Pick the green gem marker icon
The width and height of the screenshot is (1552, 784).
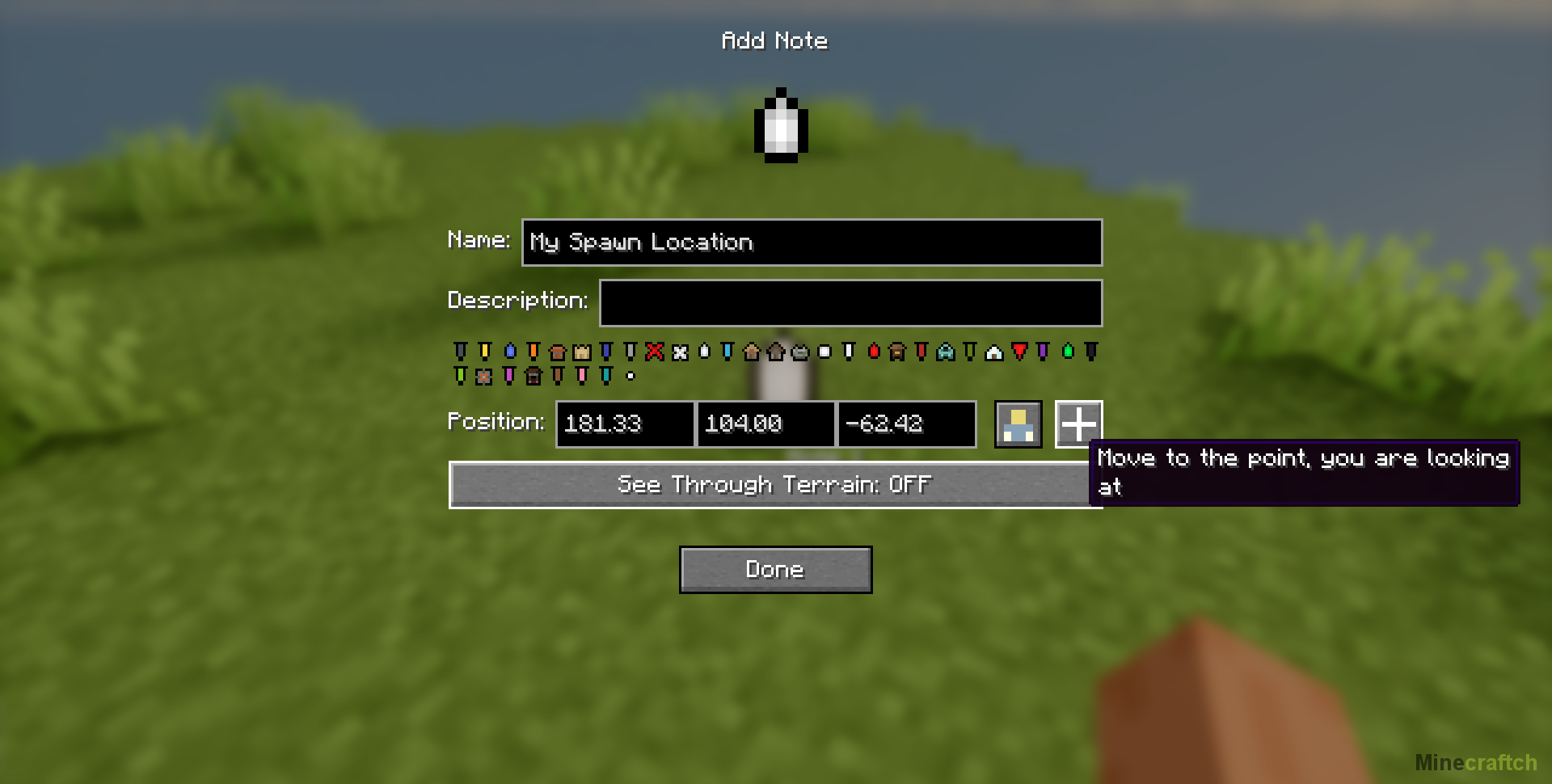point(1068,352)
